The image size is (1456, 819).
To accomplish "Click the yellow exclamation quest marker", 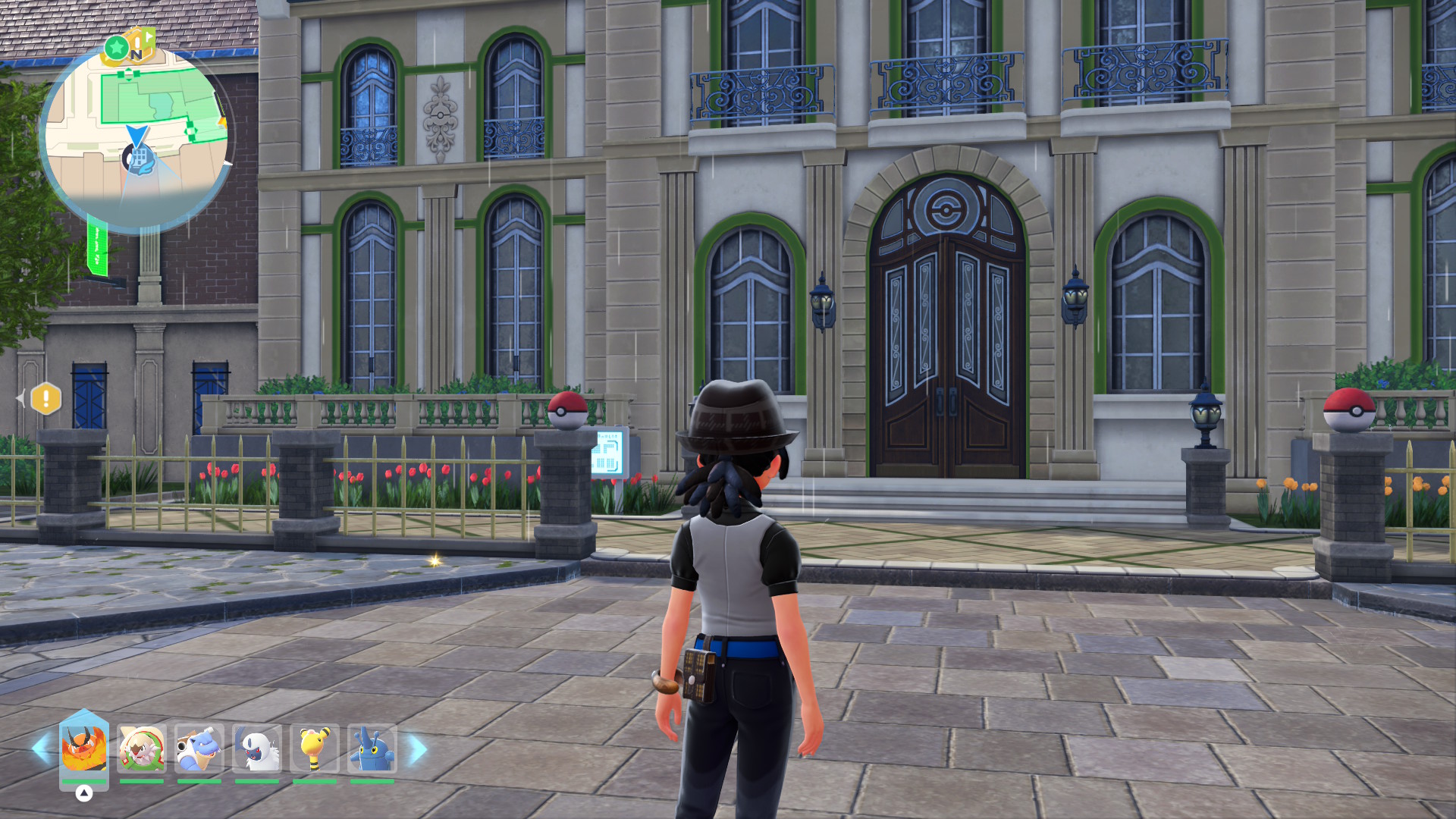I will tap(46, 398).
